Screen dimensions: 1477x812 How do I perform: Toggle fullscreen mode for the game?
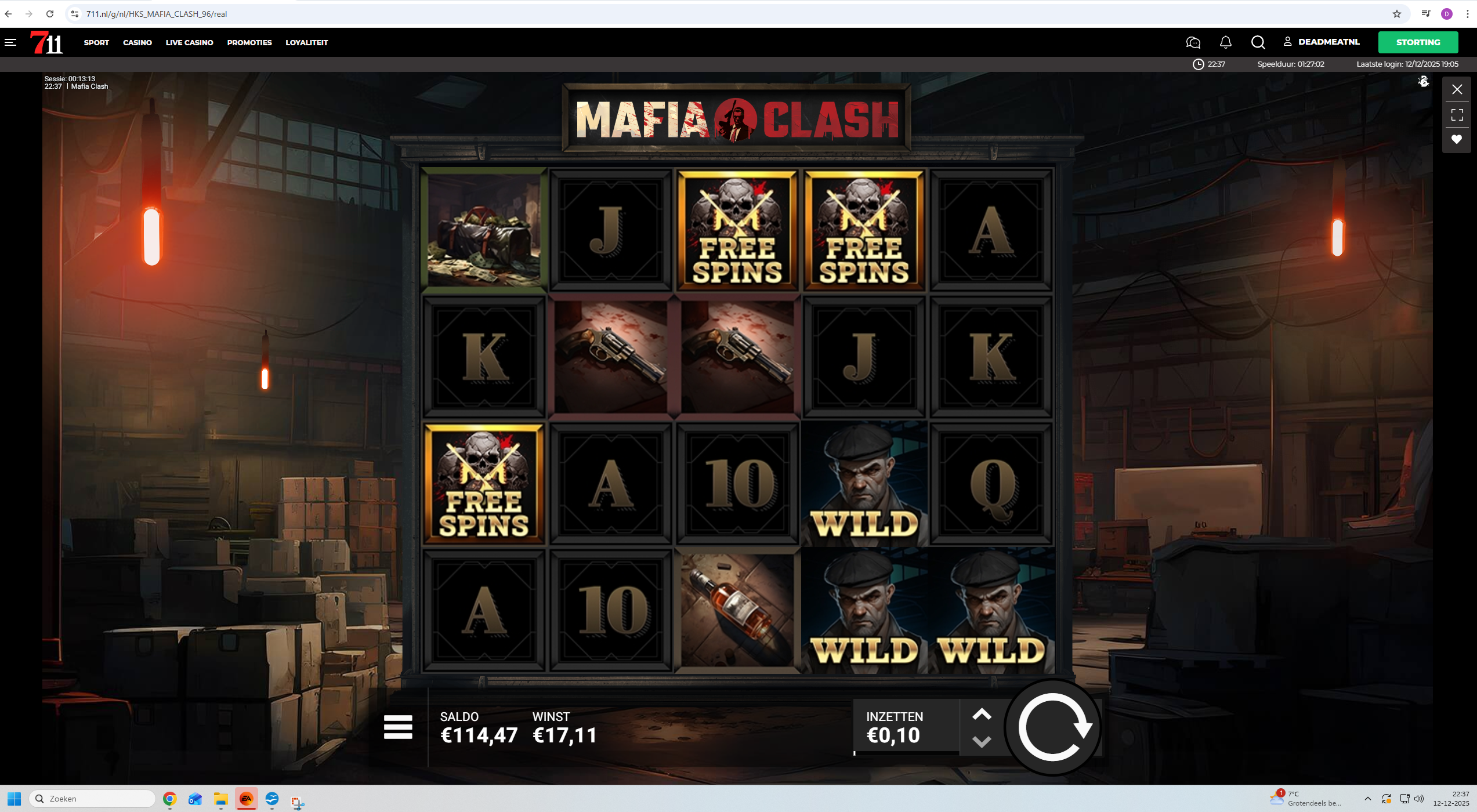point(1457,115)
